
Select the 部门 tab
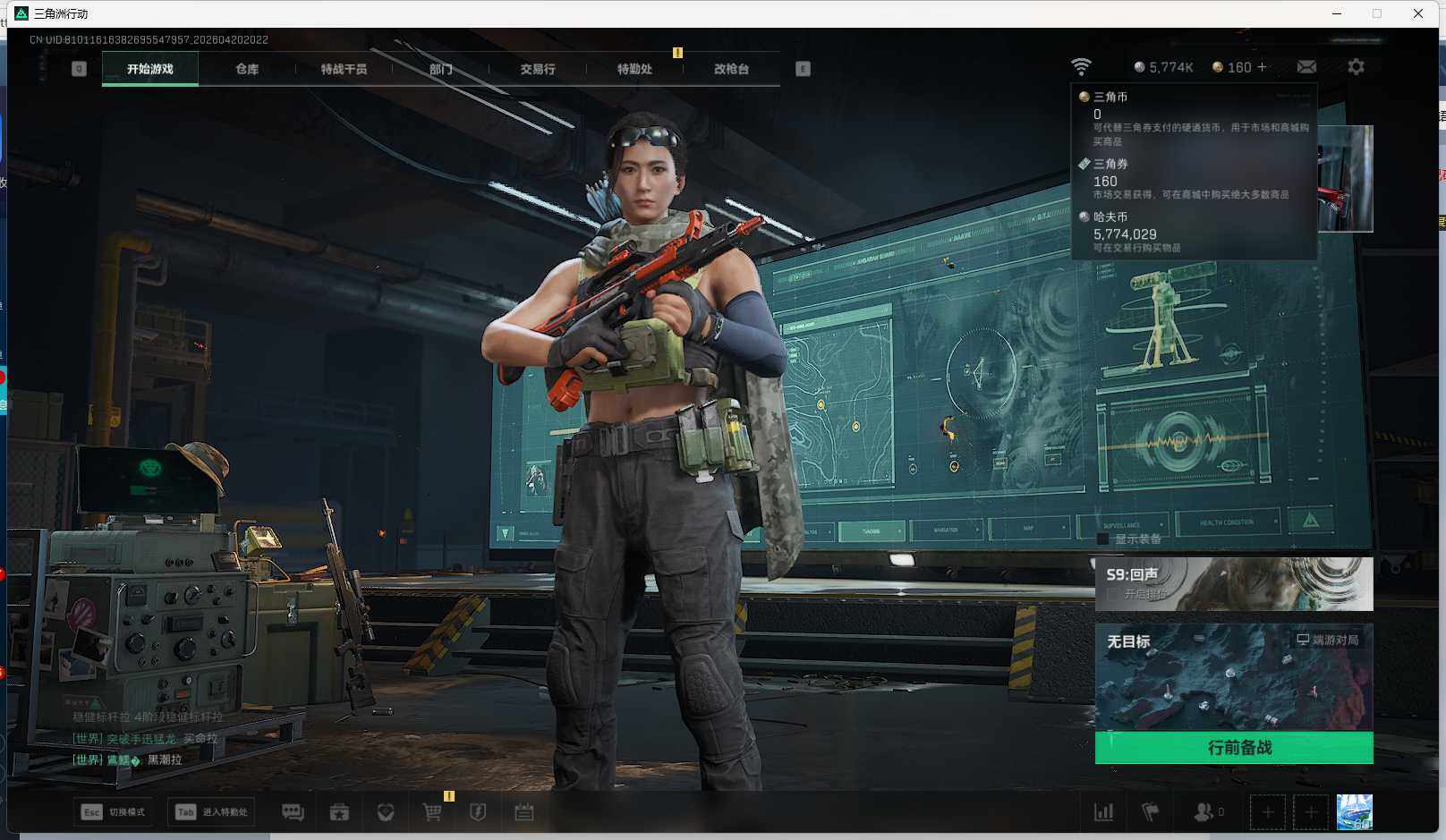pyautogui.click(x=440, y=69)
